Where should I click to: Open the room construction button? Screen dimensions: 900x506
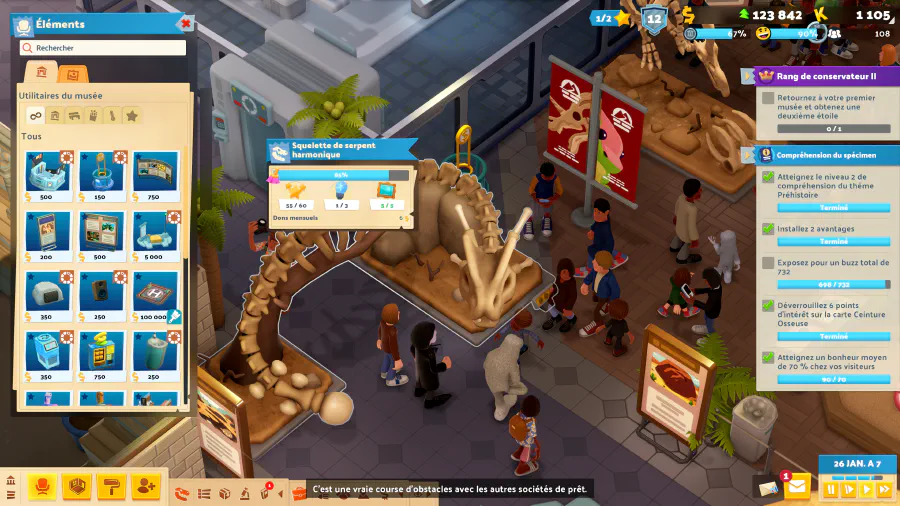(x=77, y=487)
